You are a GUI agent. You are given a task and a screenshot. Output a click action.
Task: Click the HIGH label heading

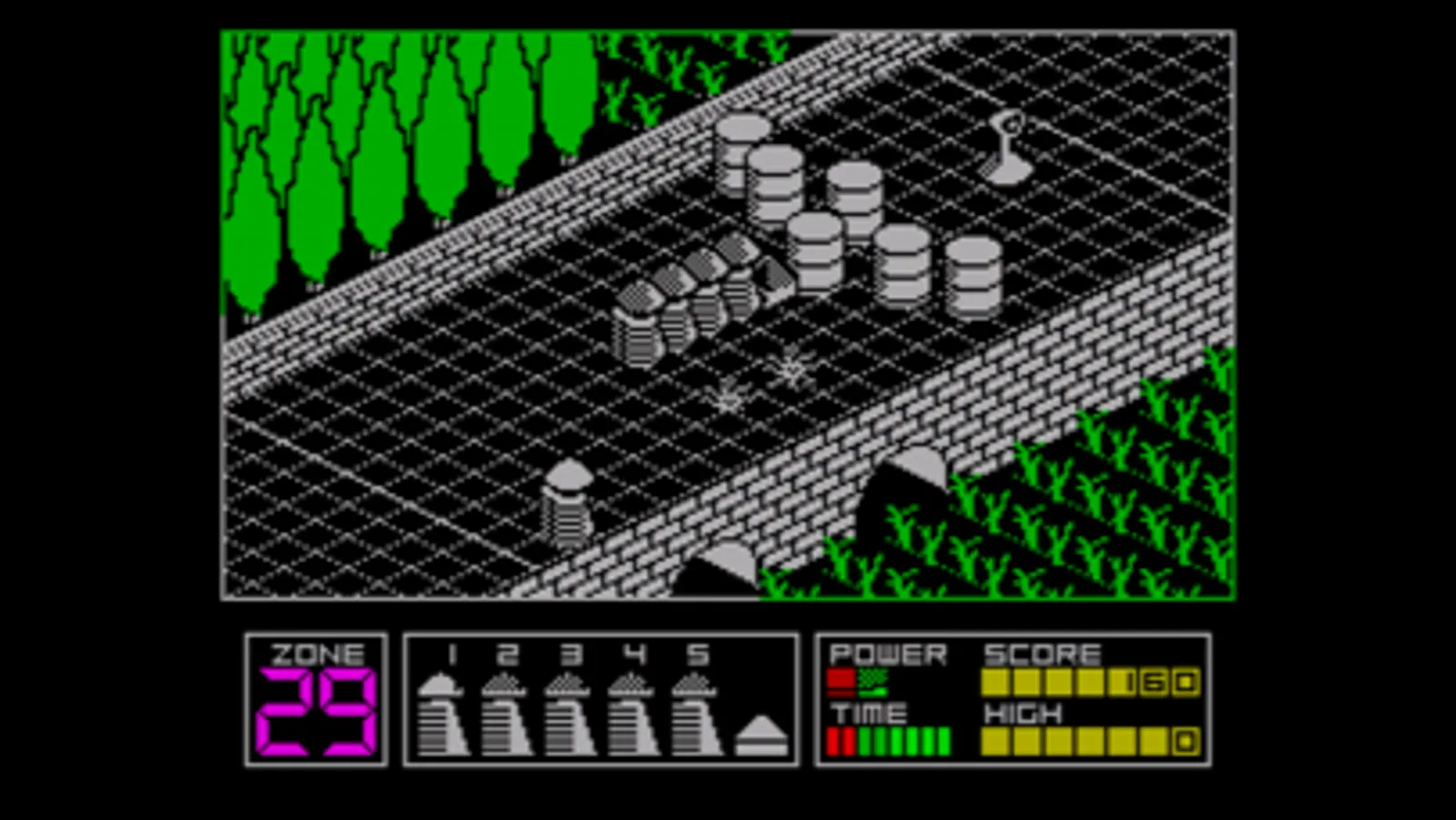[x=1023, y=713]
